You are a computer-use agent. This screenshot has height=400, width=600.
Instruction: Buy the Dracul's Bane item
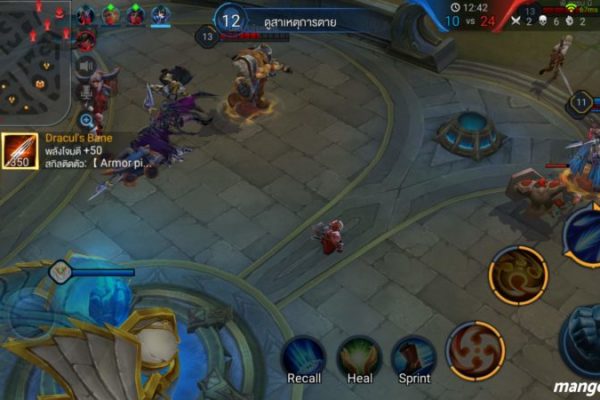tap(21, 152)
